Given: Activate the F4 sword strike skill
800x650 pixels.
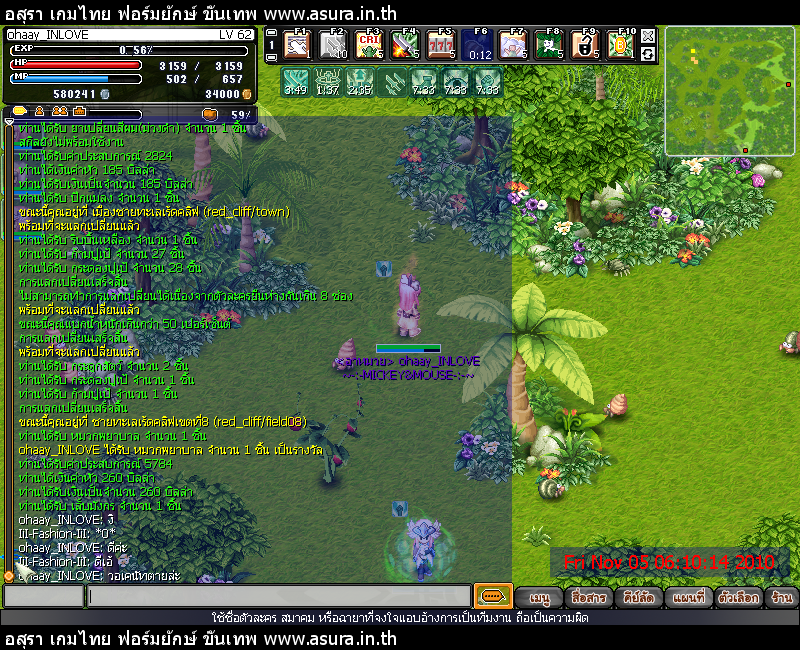Looking at the screenshot, I should point(404,46).
